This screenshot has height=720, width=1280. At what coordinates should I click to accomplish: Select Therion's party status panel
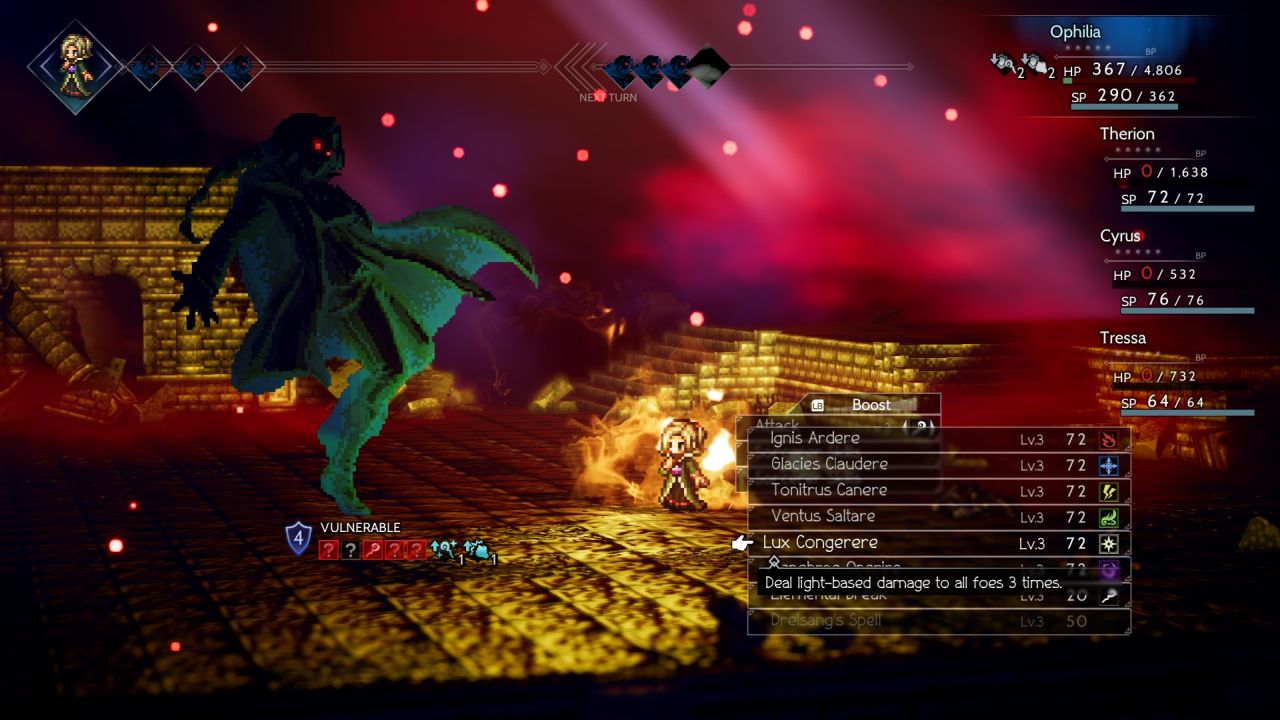(x=1176, y=170)
